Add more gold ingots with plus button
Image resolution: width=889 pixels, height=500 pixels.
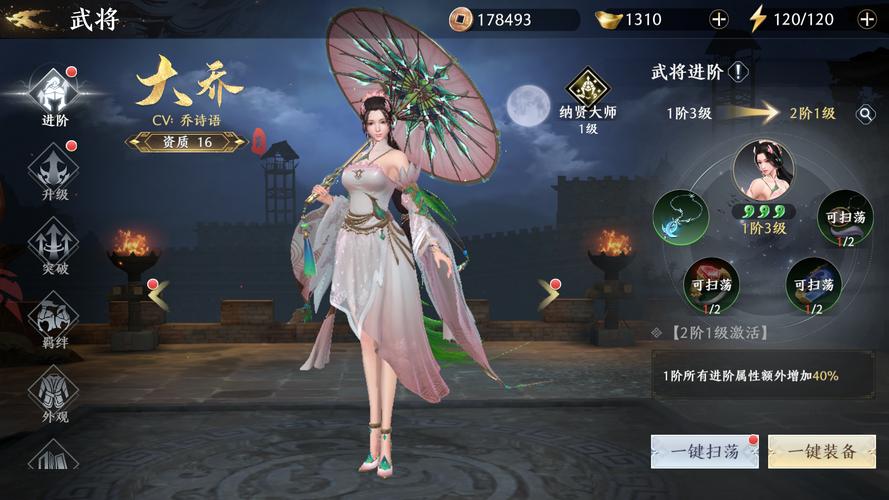click(718, 19)
